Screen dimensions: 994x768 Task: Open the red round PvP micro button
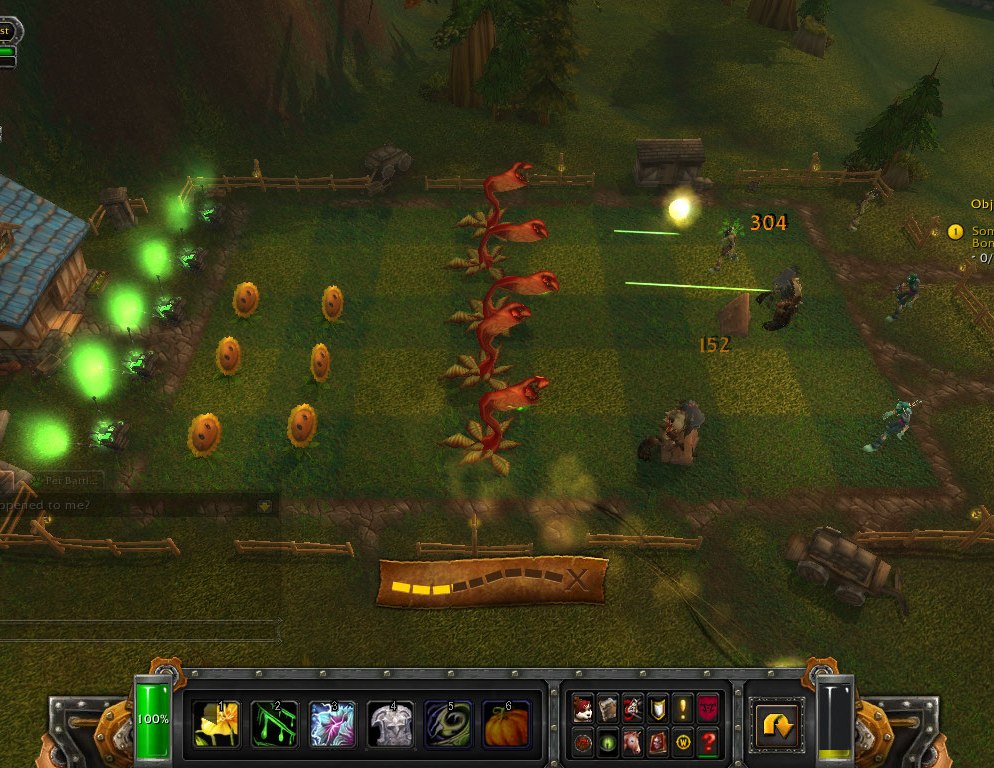point(582,742)
